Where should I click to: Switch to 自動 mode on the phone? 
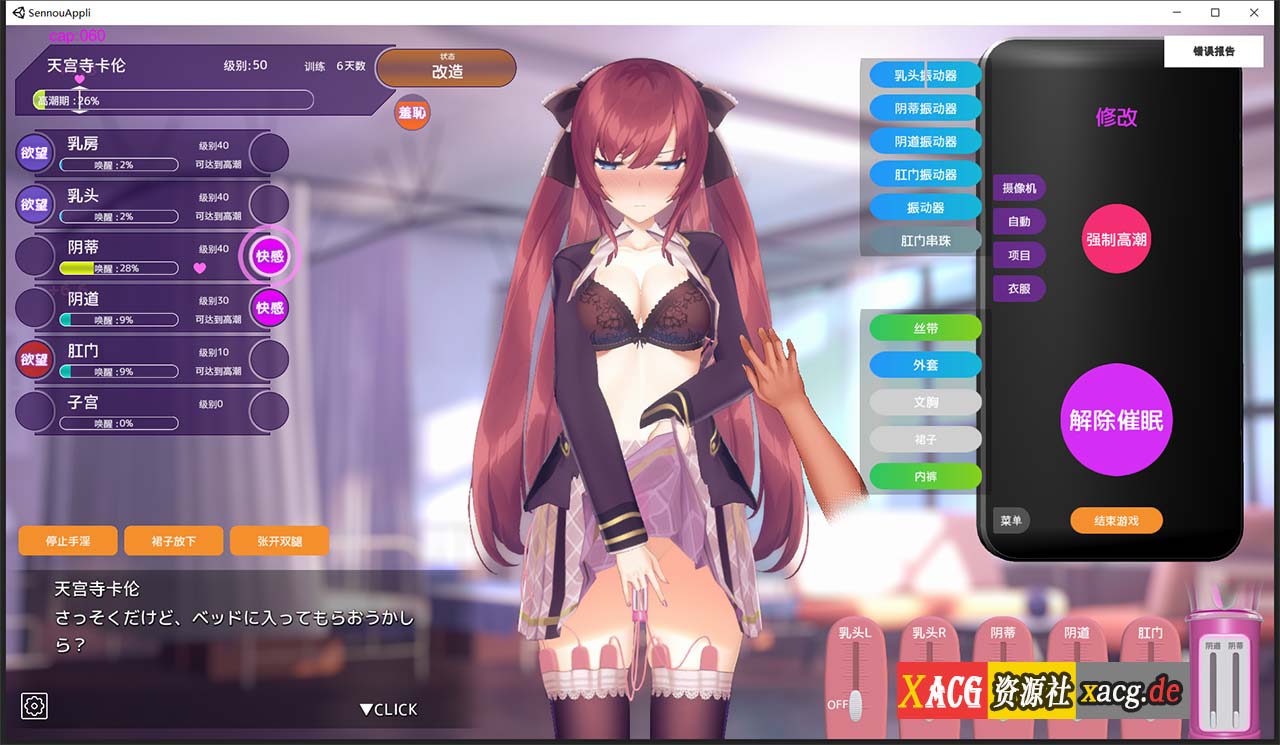1018,221
